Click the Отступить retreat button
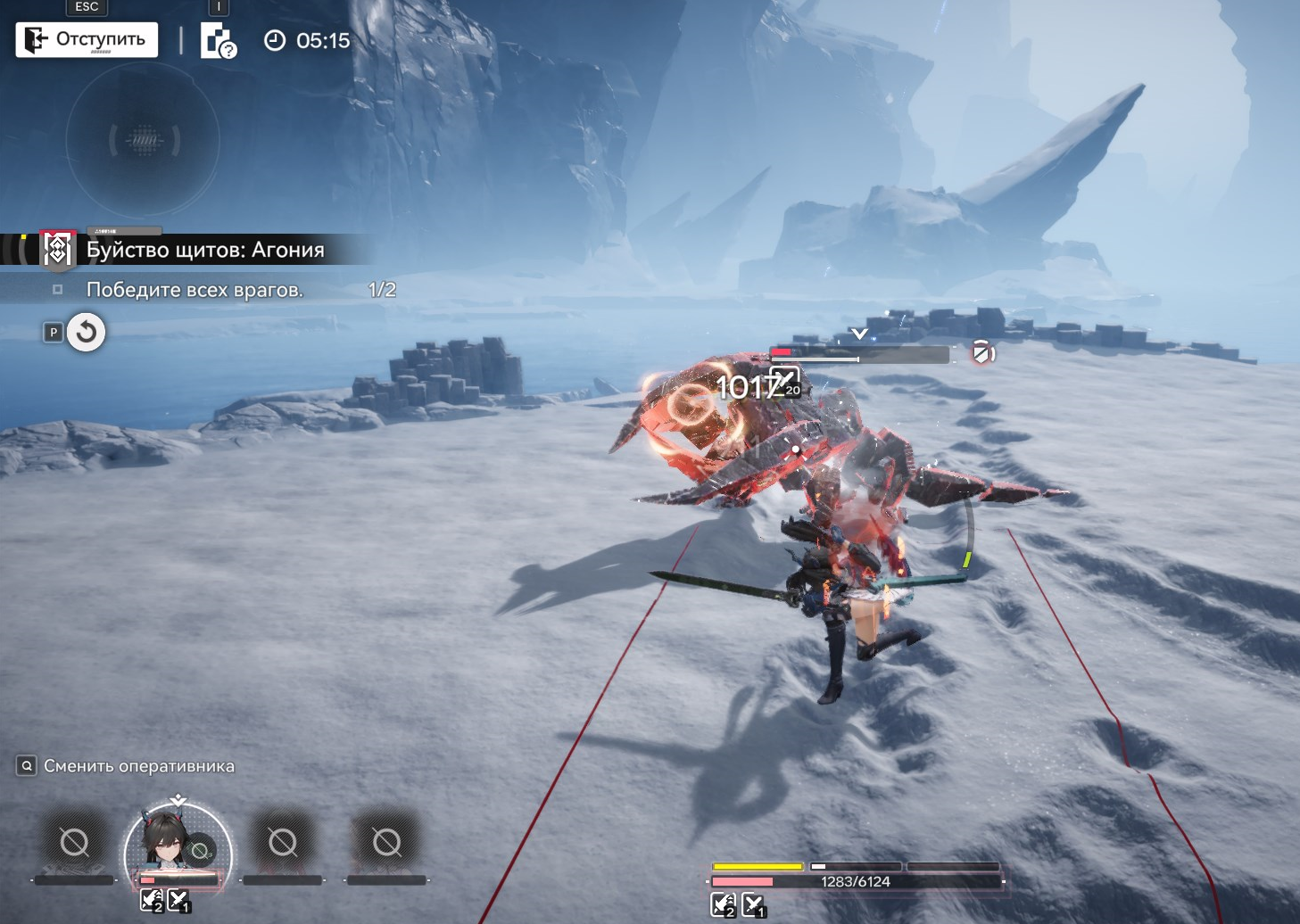This screenshot has height=924, width=1300. [x=87, y=39]
